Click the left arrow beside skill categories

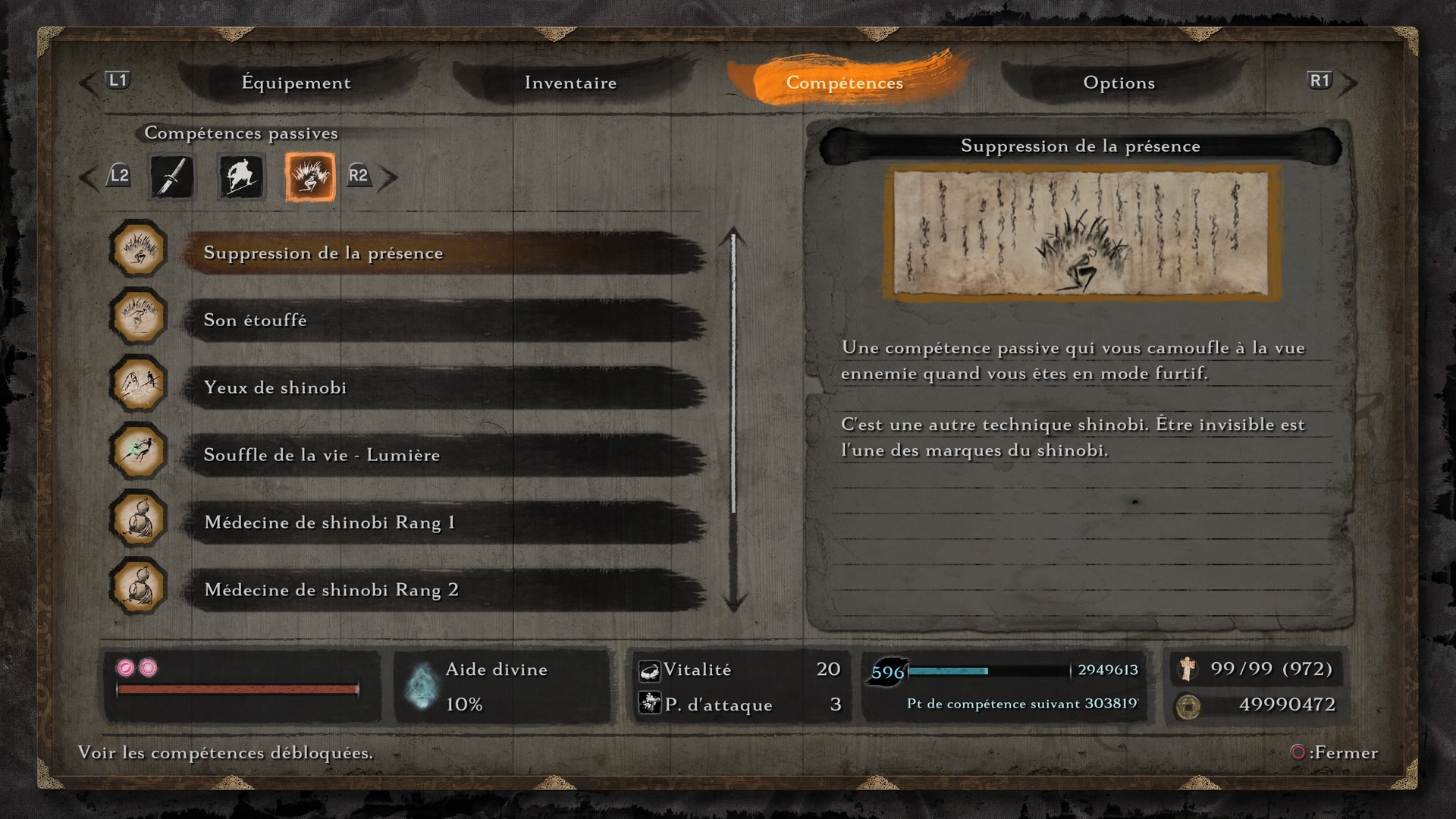point(89,177)
